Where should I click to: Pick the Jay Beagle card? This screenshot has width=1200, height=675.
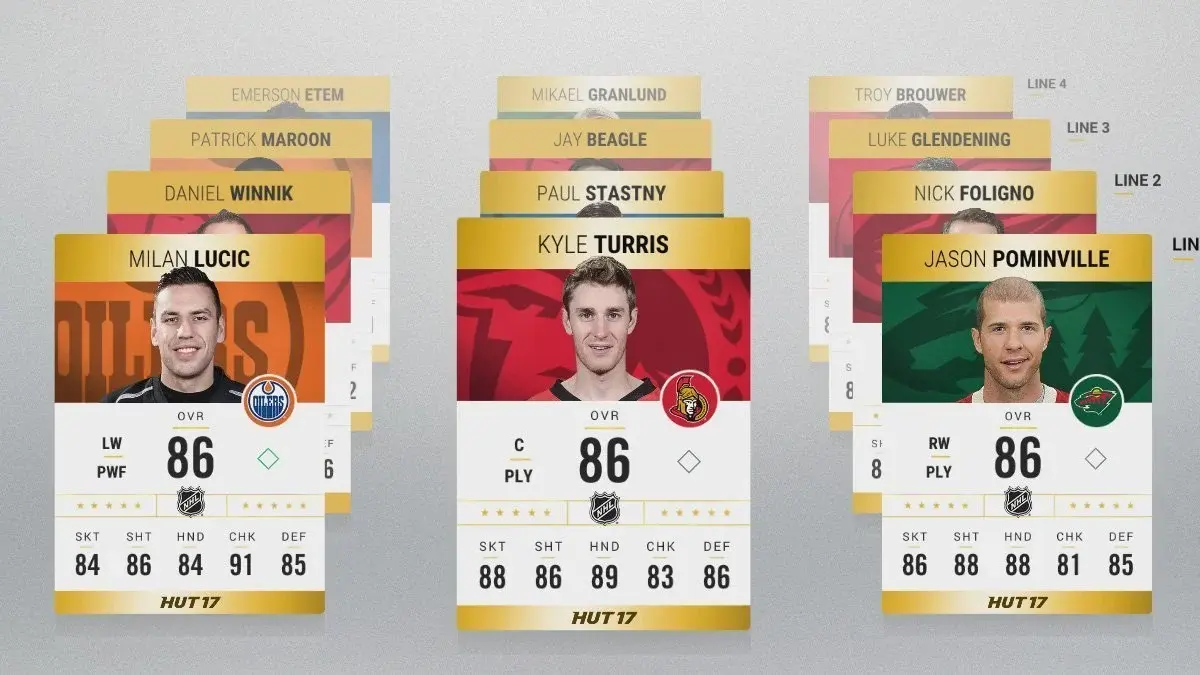tap(600, 139)
